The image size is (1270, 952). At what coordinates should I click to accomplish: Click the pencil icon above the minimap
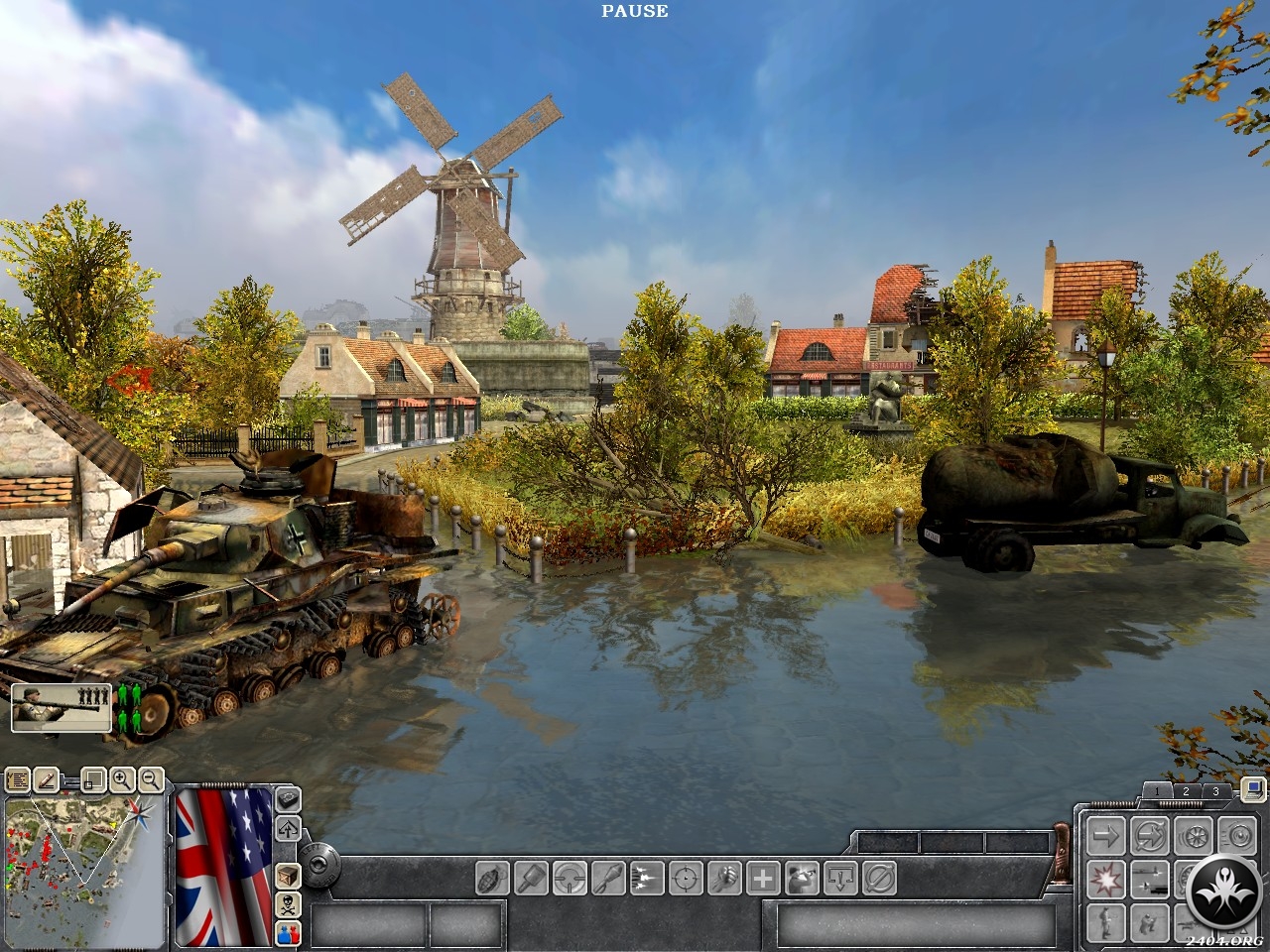tap(46, 780)
